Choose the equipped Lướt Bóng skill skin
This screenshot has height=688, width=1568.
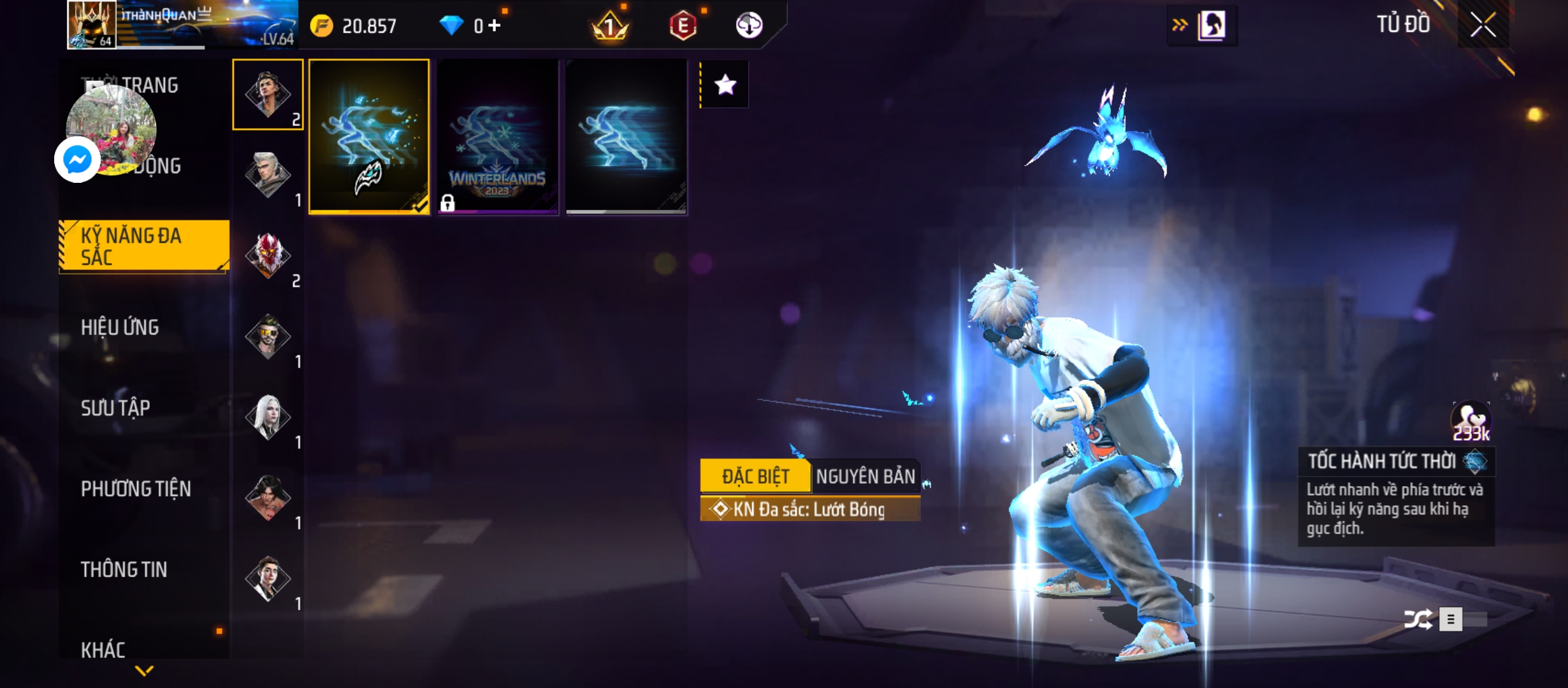[x=369, y=137]
